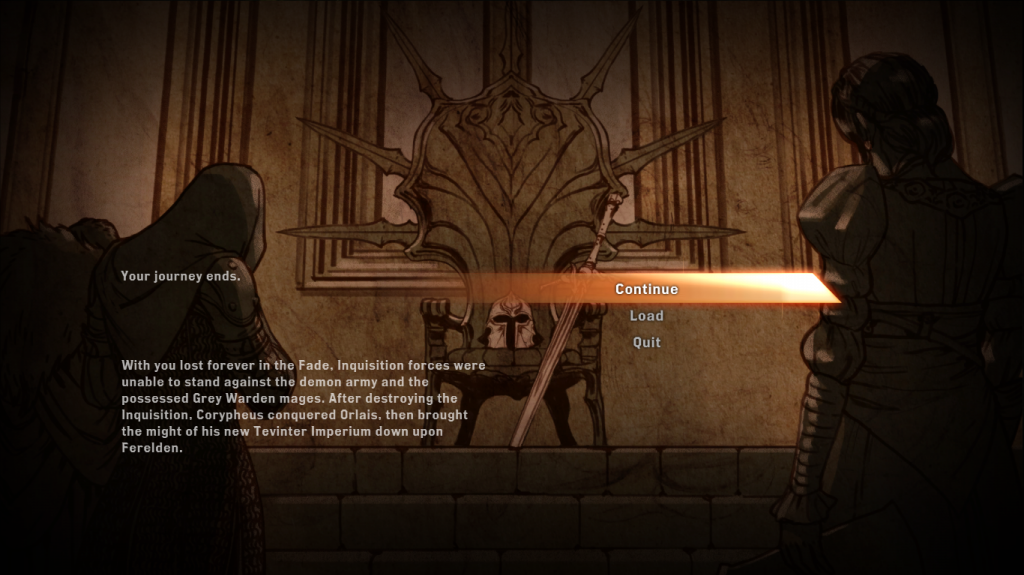Choose Quit from the game over menu
1024x575 pixels.
pyautogui.click(x=646, y=343)
